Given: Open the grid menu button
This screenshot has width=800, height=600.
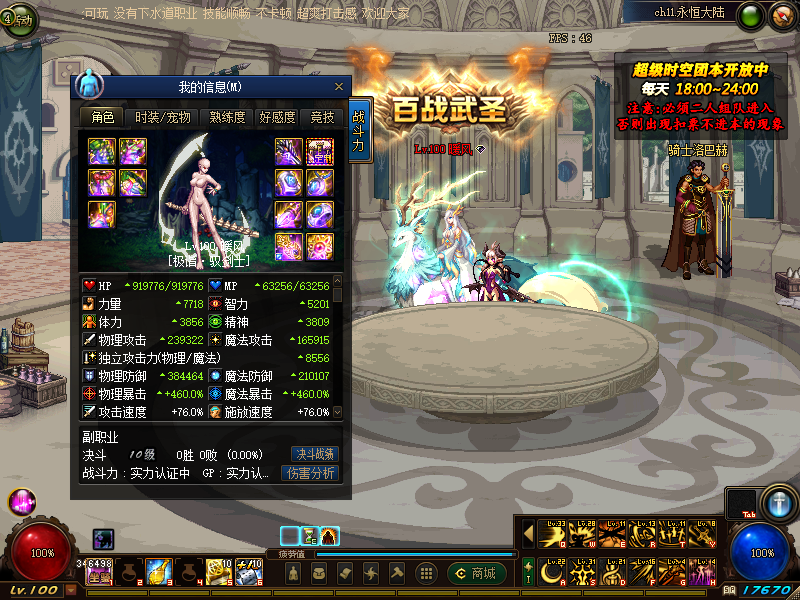Looking at the screenshot, I should click(x=426, y=573).
